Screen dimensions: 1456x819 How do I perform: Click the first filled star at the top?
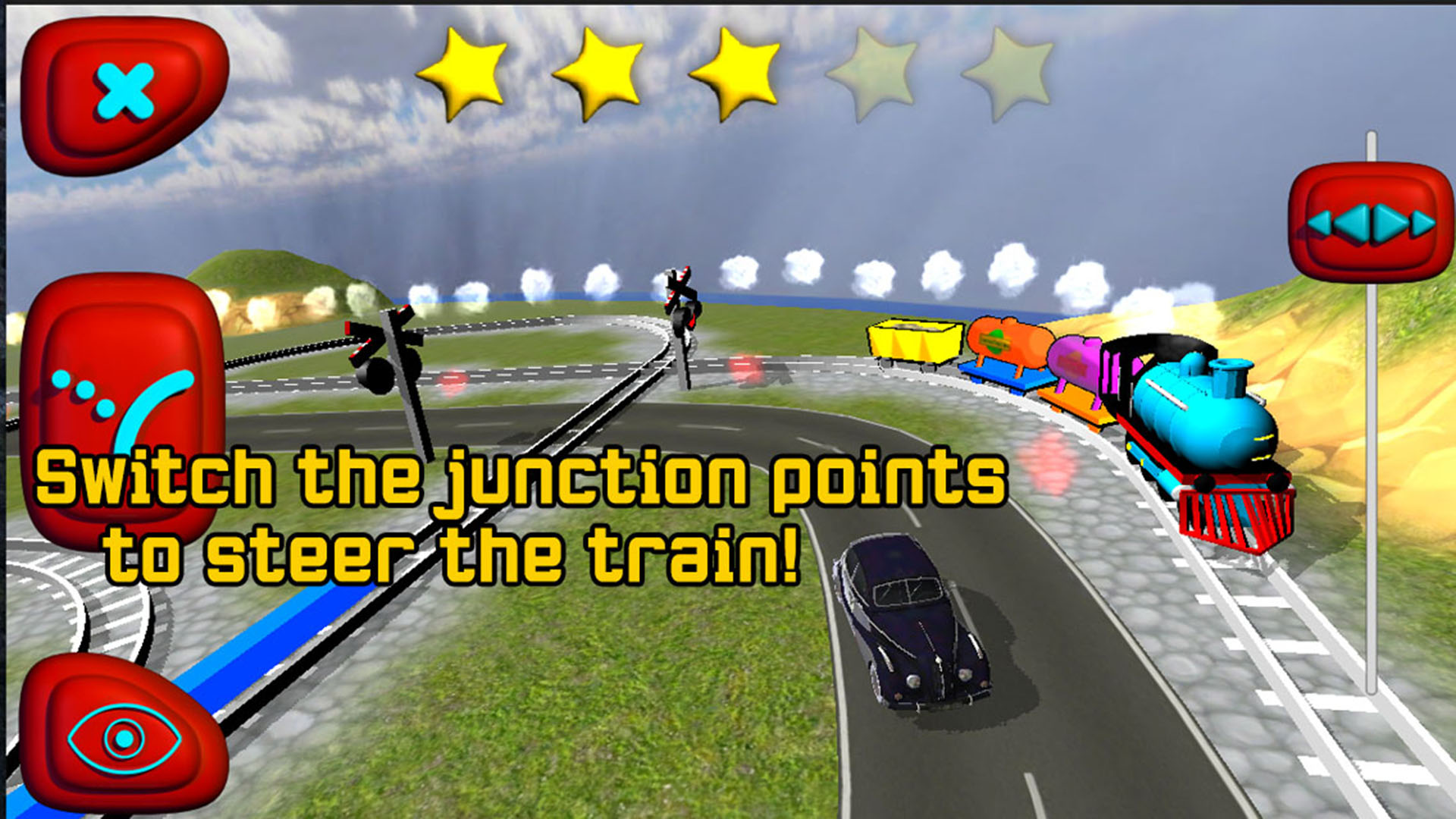[x=466, y=72]
